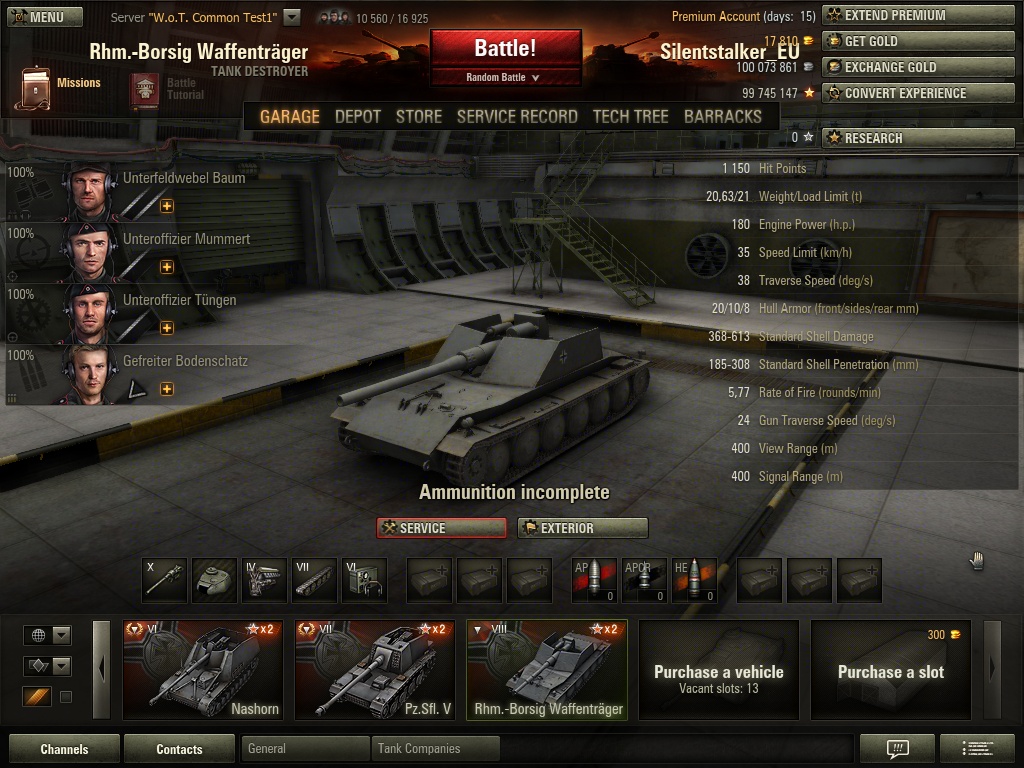Switch to the Depot tab
This screenshot has height=768, width=1024.
358,116
